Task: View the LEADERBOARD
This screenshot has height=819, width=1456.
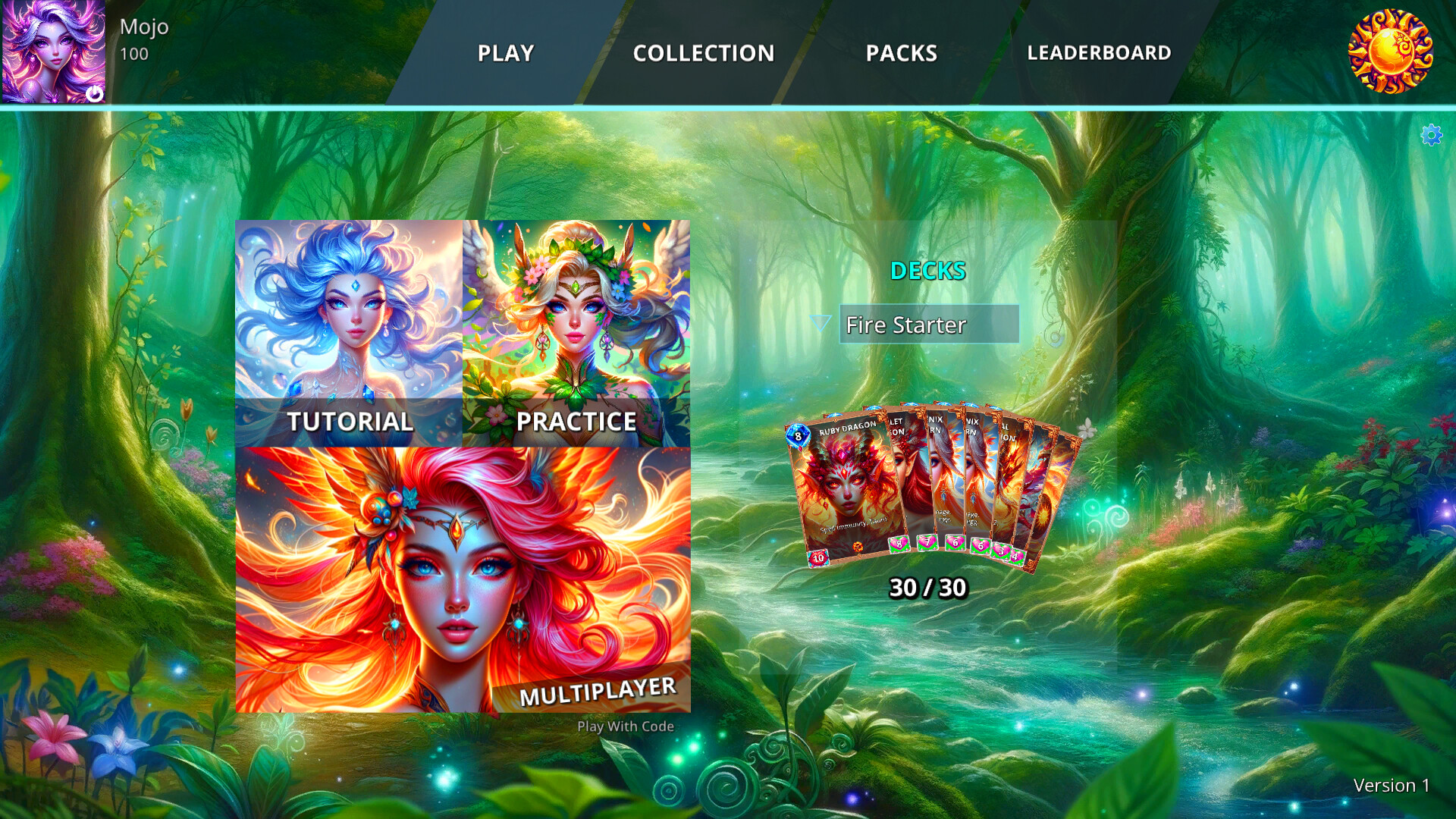Action: (1099, 53)
